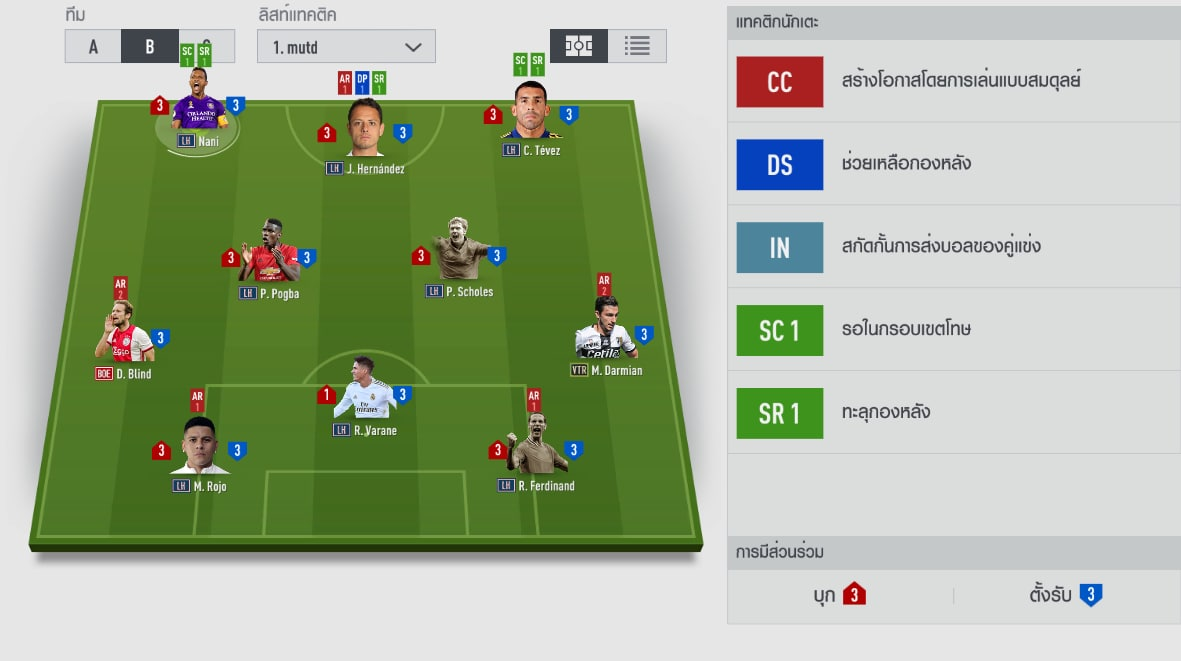Viewport: 1181px width, 661px height.
Task: Switch to formation pitch view
Action: pos(579,46)
